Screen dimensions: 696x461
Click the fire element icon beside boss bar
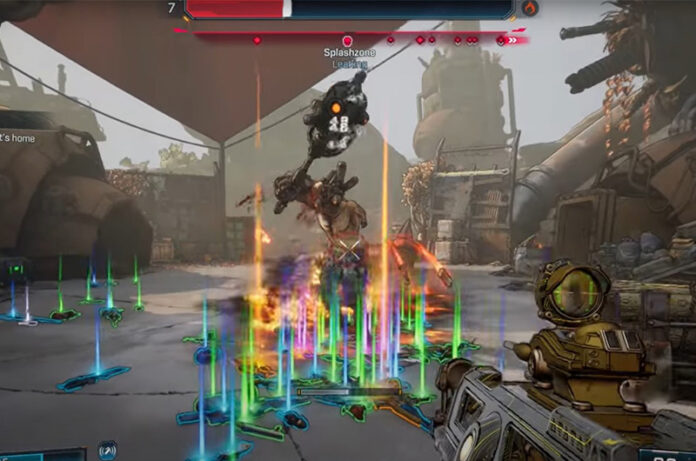click(x=530, y=8)
